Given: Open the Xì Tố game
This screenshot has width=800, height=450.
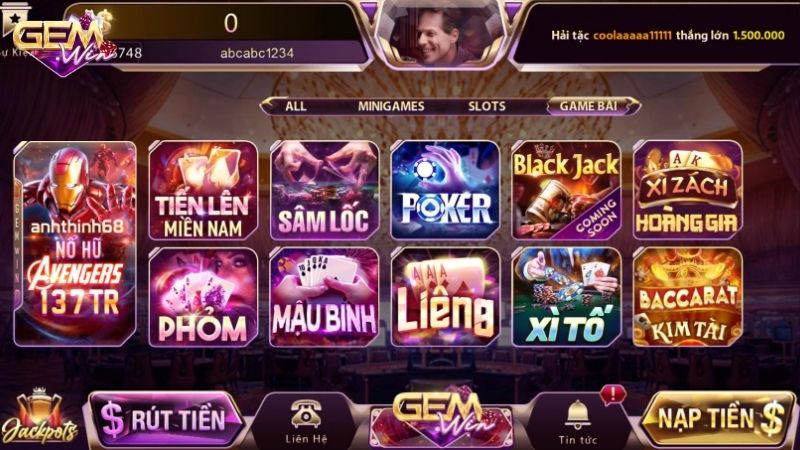Looking at the screenshot, I should pos(566,297).
